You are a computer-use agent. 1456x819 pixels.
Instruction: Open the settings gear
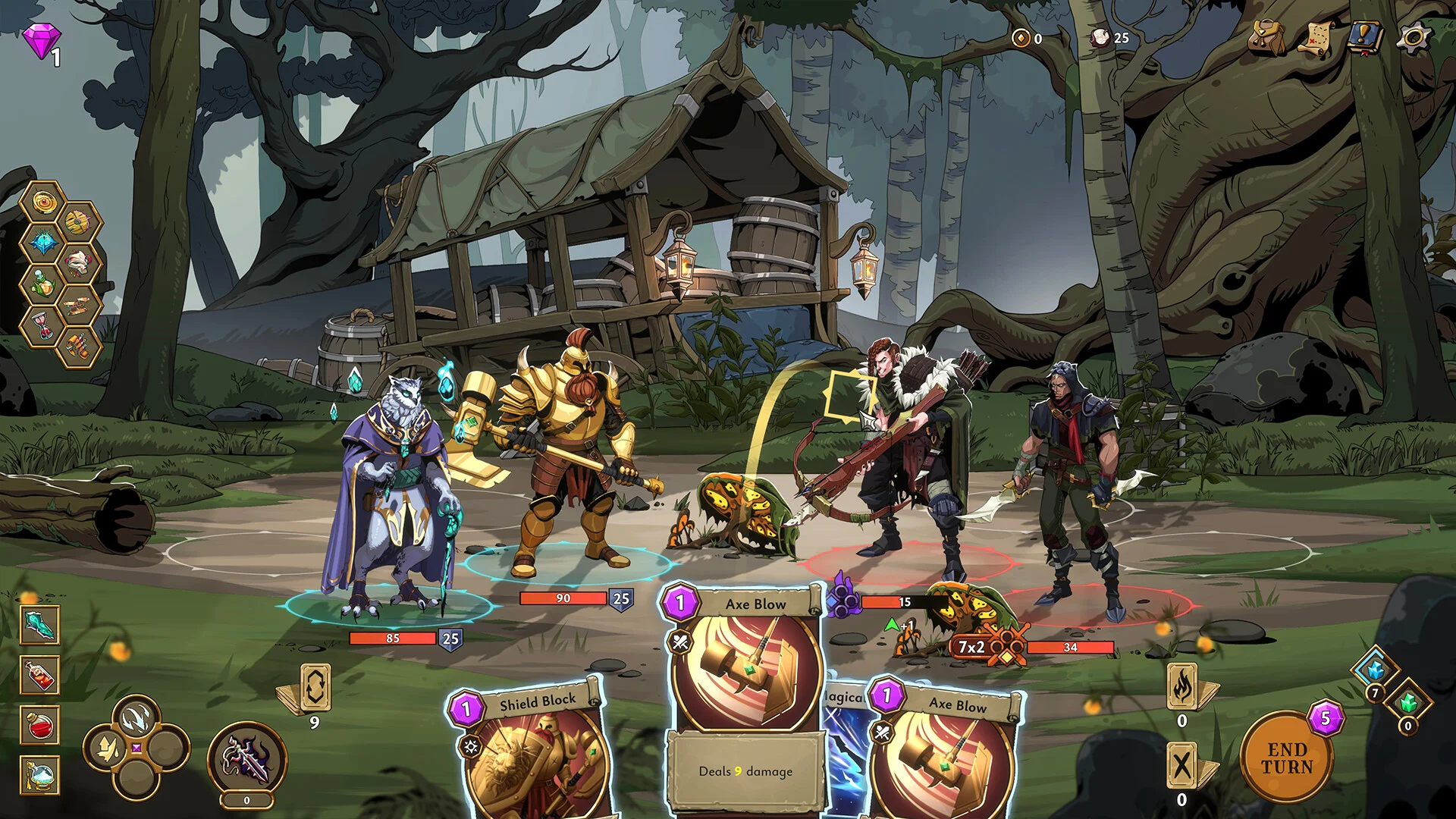pyautogui.click(x=1414, y=36)
